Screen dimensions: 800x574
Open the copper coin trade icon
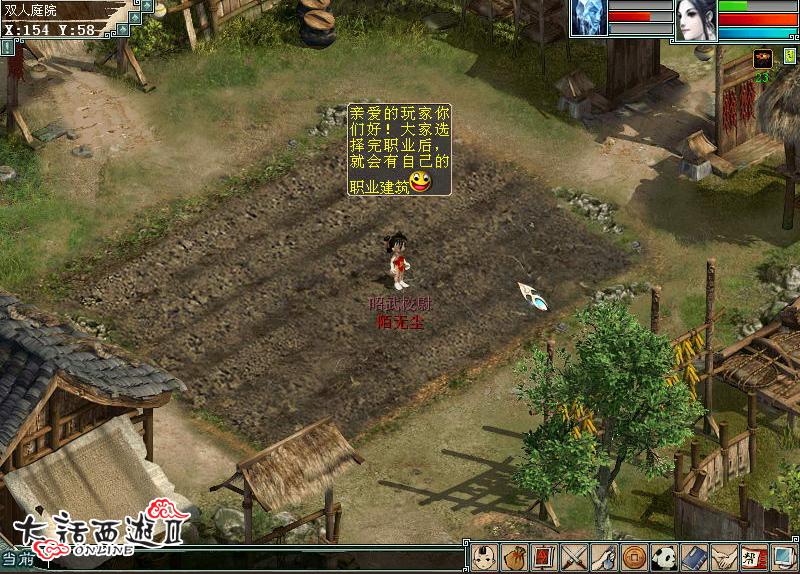pyautogui.click(x=633, y=557)
